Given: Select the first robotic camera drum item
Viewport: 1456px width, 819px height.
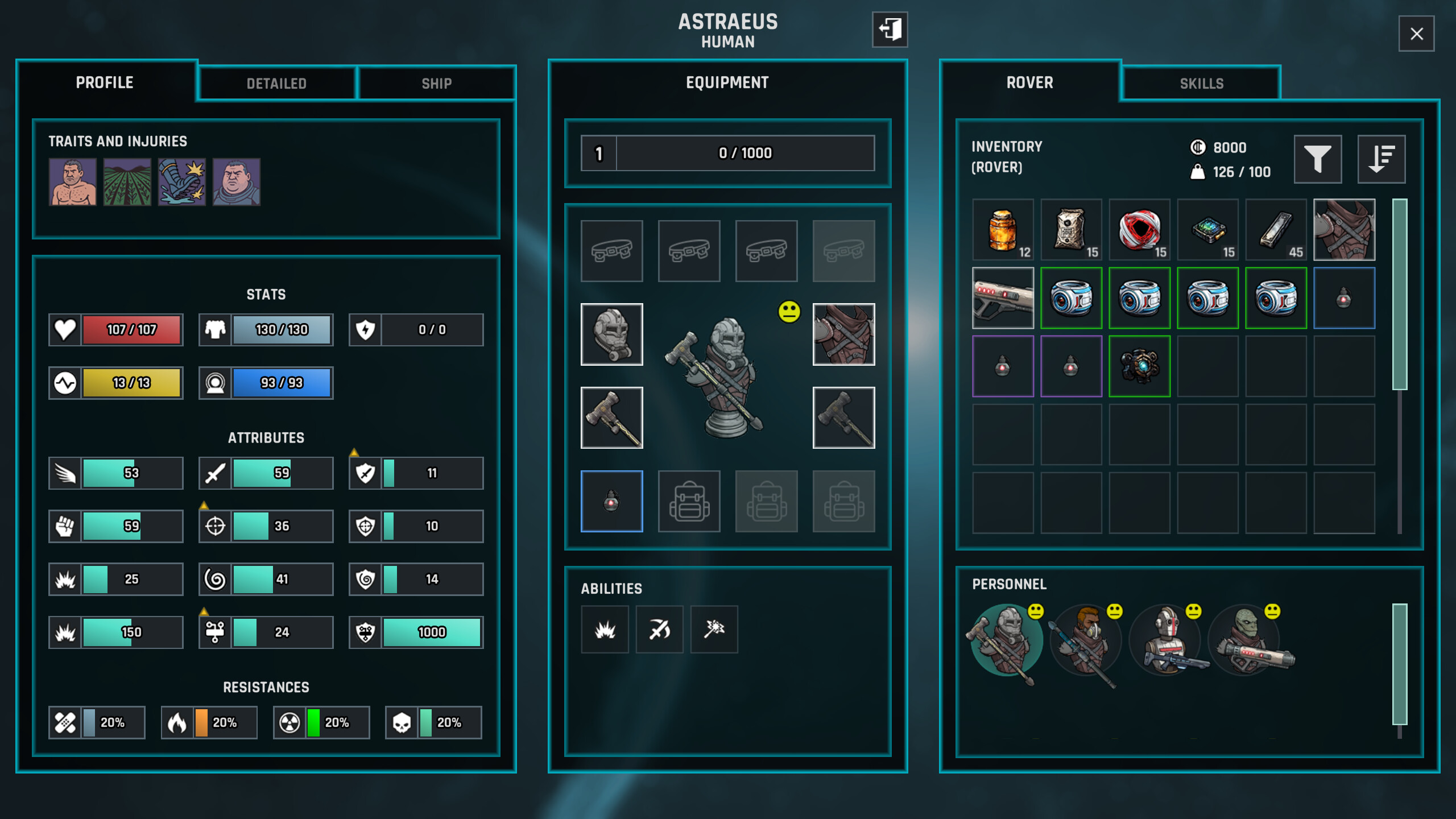Looking at the screenshot, I should [x=1071, y=297].
